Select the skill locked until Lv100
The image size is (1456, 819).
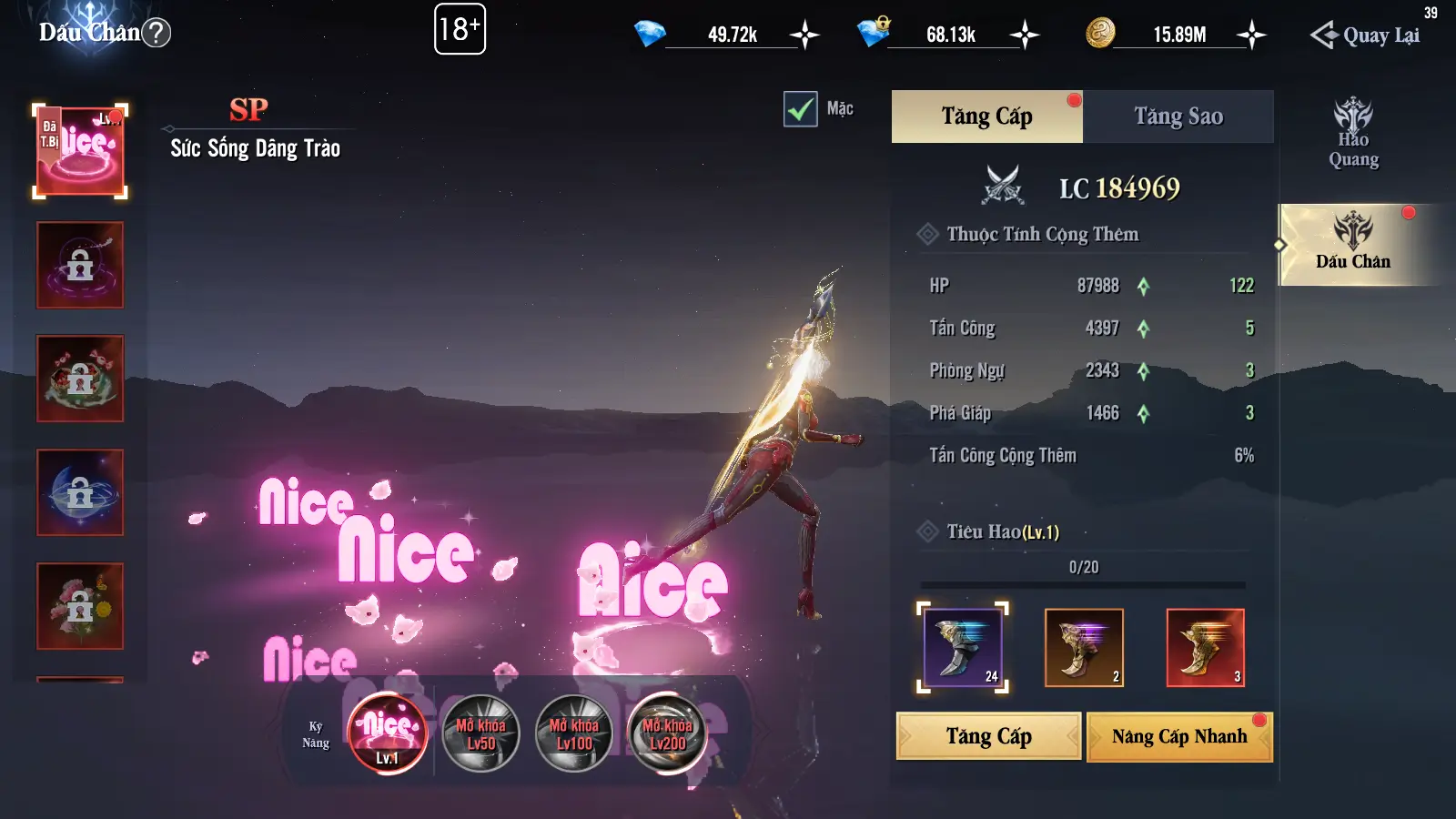click(x=574, y=733)
